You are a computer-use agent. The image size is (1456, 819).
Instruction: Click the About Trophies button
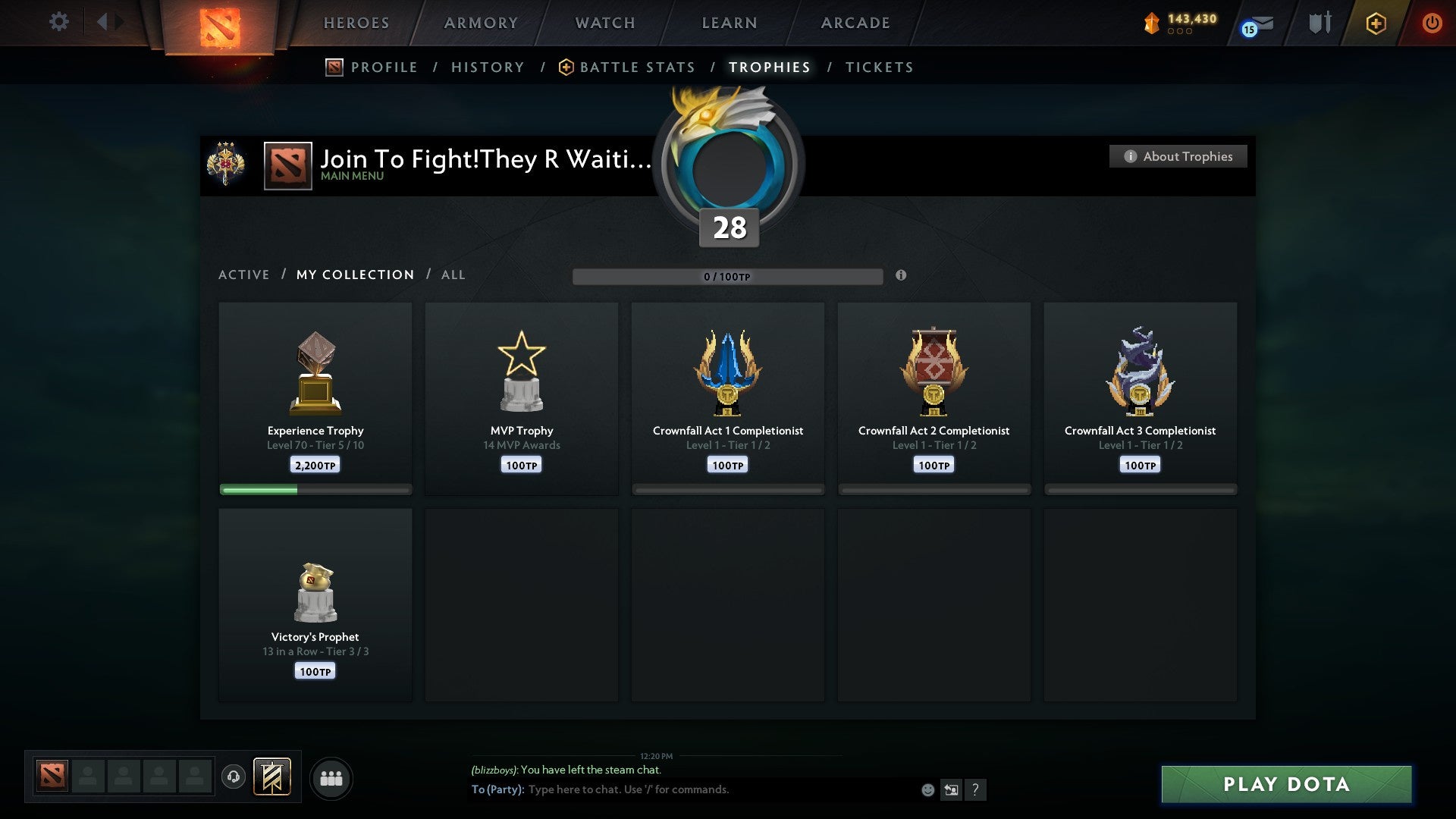[x=1178, y=156]
